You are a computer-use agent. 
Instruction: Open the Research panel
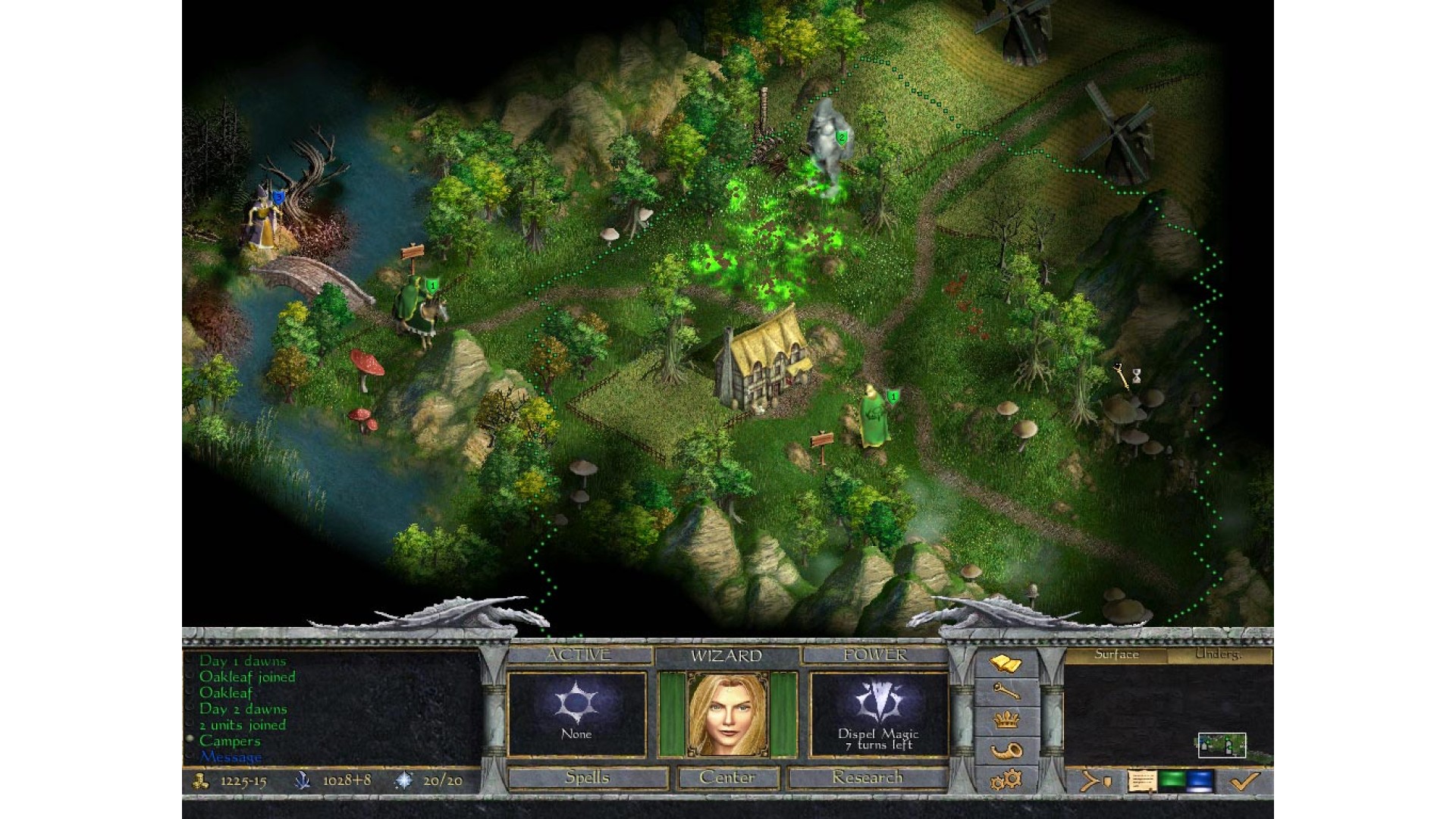(x=867, y=777)
